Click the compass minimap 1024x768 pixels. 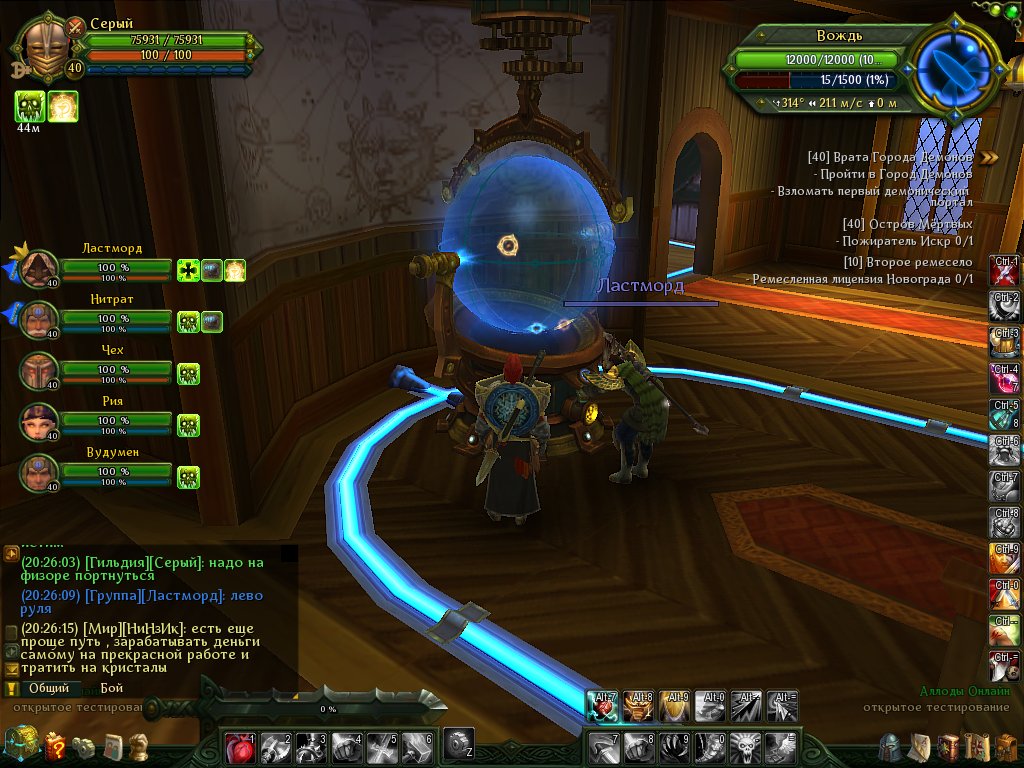(954, 67)
